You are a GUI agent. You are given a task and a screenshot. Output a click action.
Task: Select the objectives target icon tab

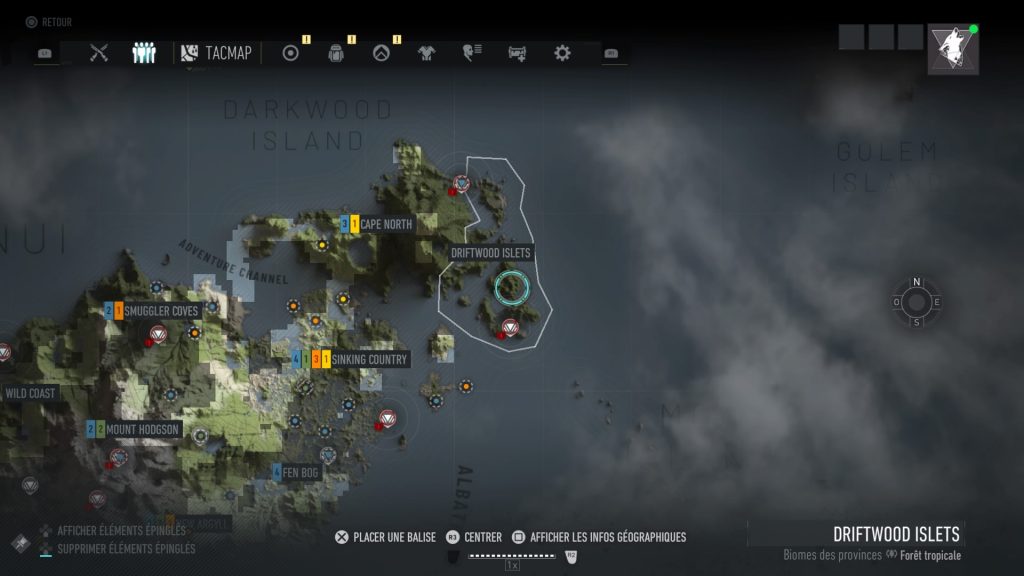(291, 53)
